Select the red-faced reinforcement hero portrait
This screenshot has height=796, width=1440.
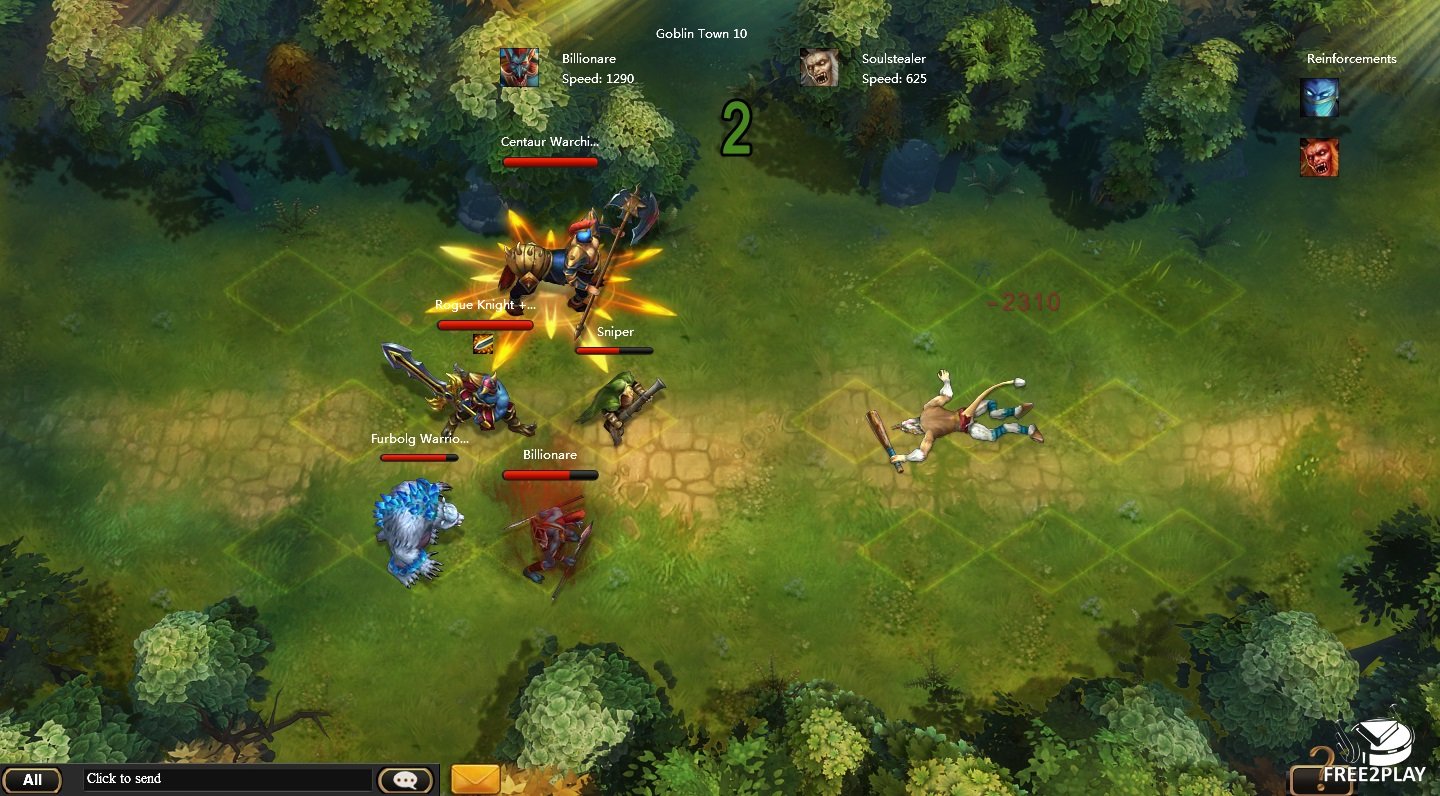(x=1319, y=158)
